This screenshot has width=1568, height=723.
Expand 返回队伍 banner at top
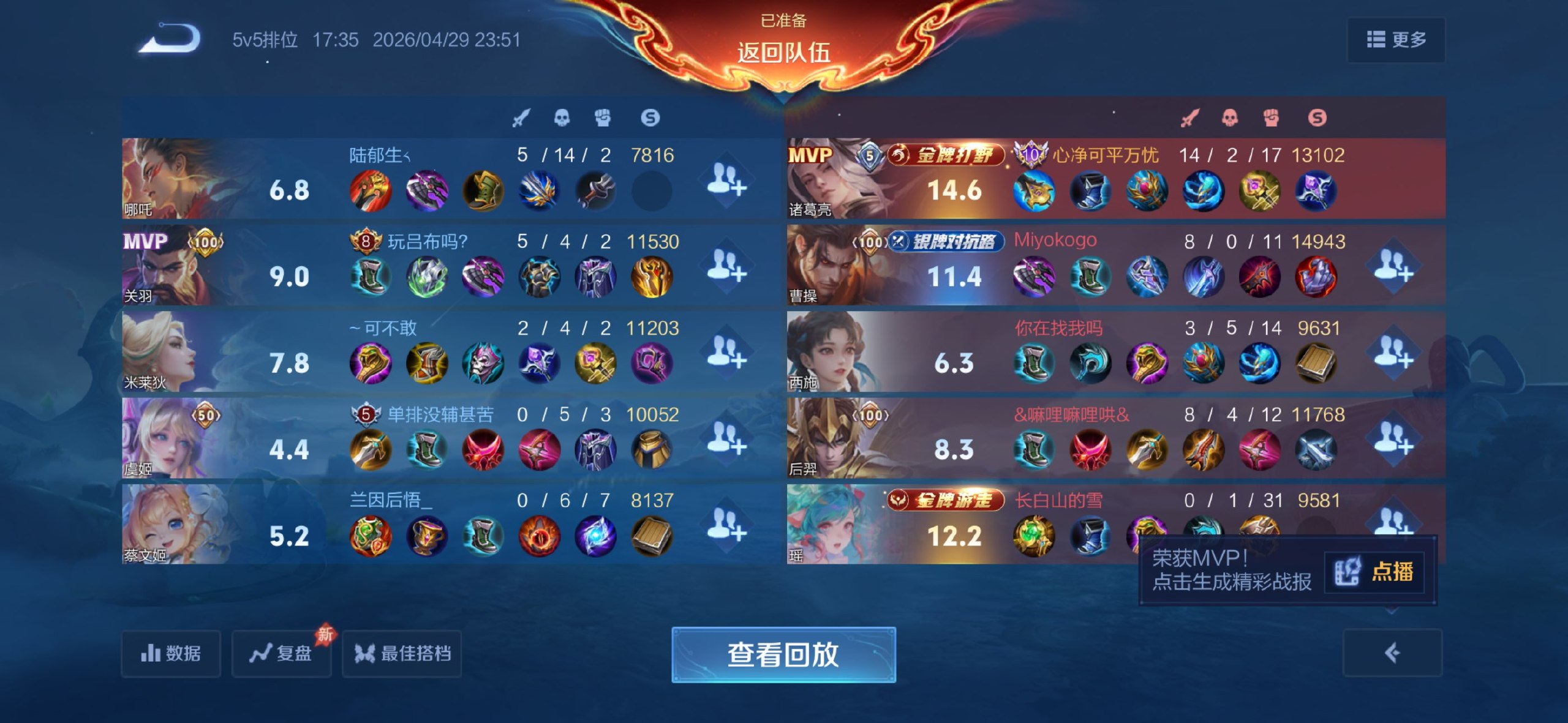[x=784, y=52]
